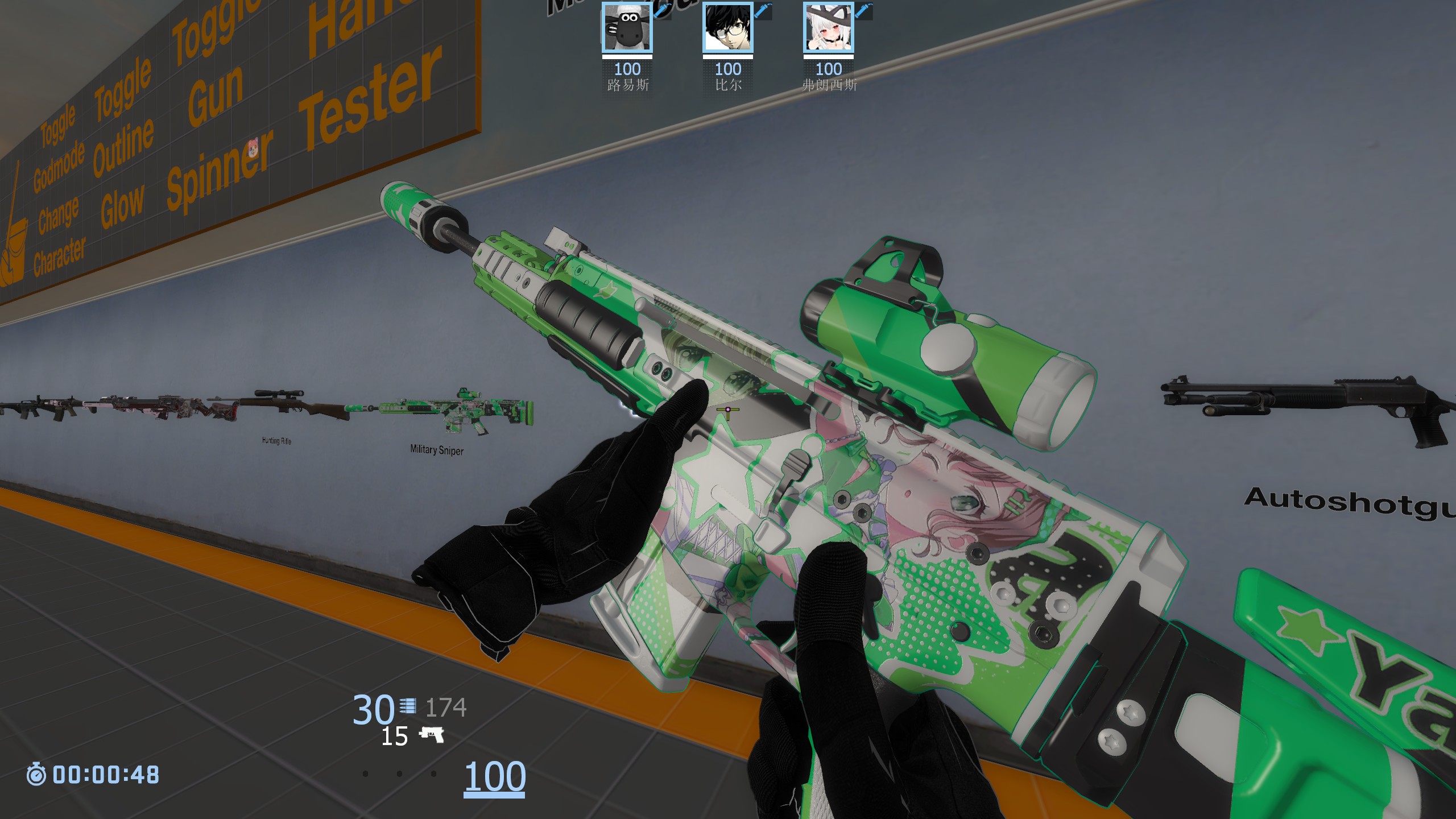The height and width of the screenshot is (819, 1456).
Task: Click teammate 比尔's black-haired masked avatar
Action: point(727,28)
